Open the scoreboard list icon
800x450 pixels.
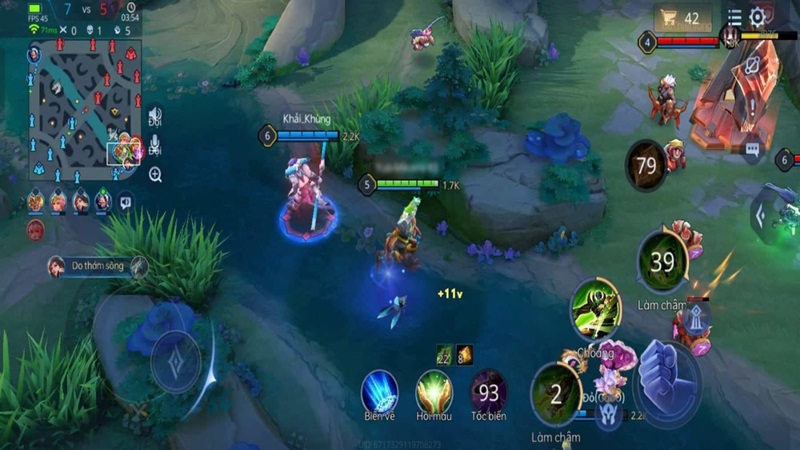735,17
